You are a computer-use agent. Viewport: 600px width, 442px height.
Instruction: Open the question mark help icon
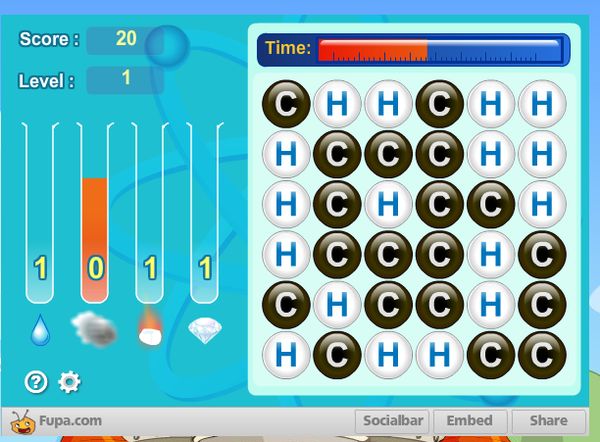coord(36,381)
